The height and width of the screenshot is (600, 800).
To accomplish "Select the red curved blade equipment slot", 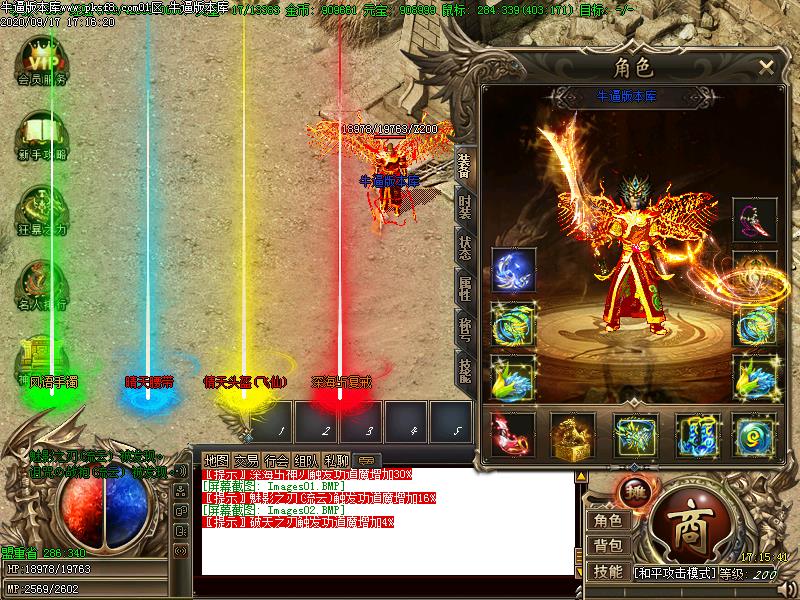I will (511, 435).
